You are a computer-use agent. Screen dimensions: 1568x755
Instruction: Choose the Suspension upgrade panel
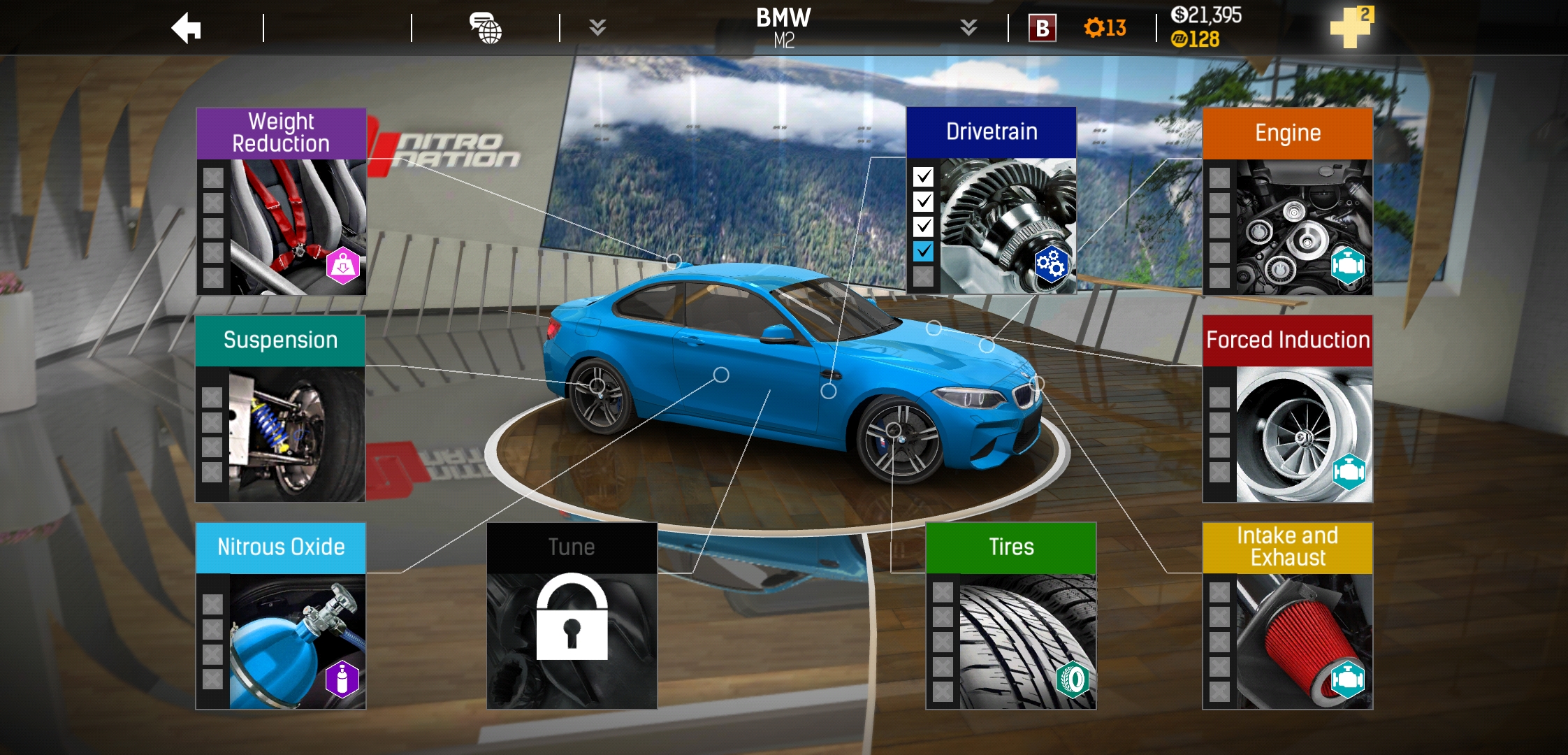click(x=280, y=409)
